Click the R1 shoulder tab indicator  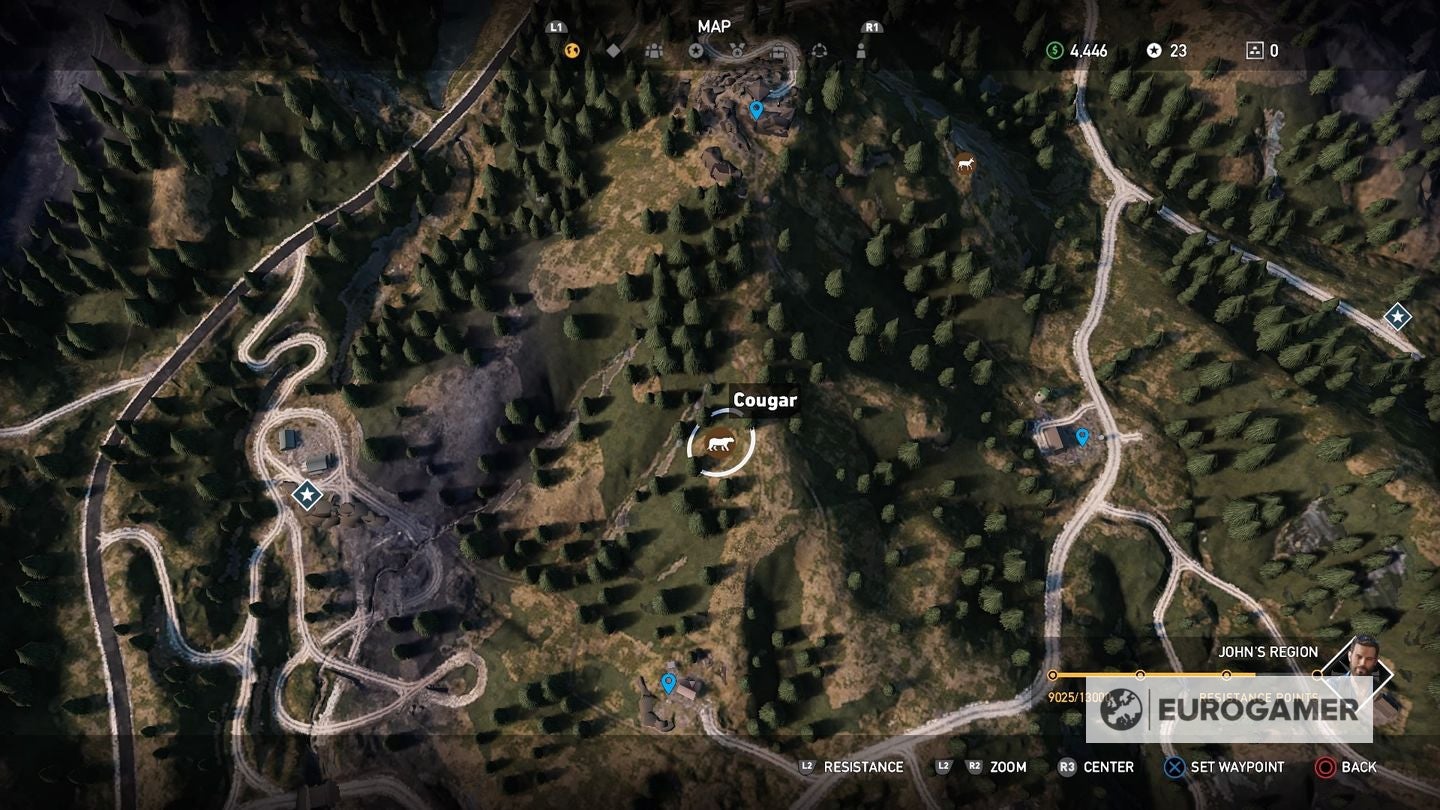tap(870, 28)
